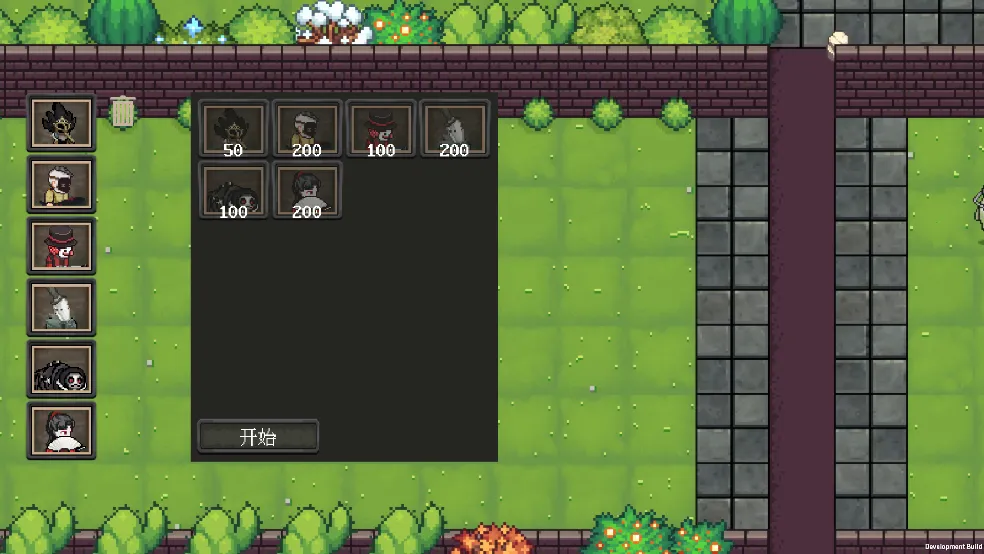Viewport: 984px width, 554px height.
Task: Click the grey pointed-mask unit in the deck bar
Action: pyautogui.click(x=61, y=307)
